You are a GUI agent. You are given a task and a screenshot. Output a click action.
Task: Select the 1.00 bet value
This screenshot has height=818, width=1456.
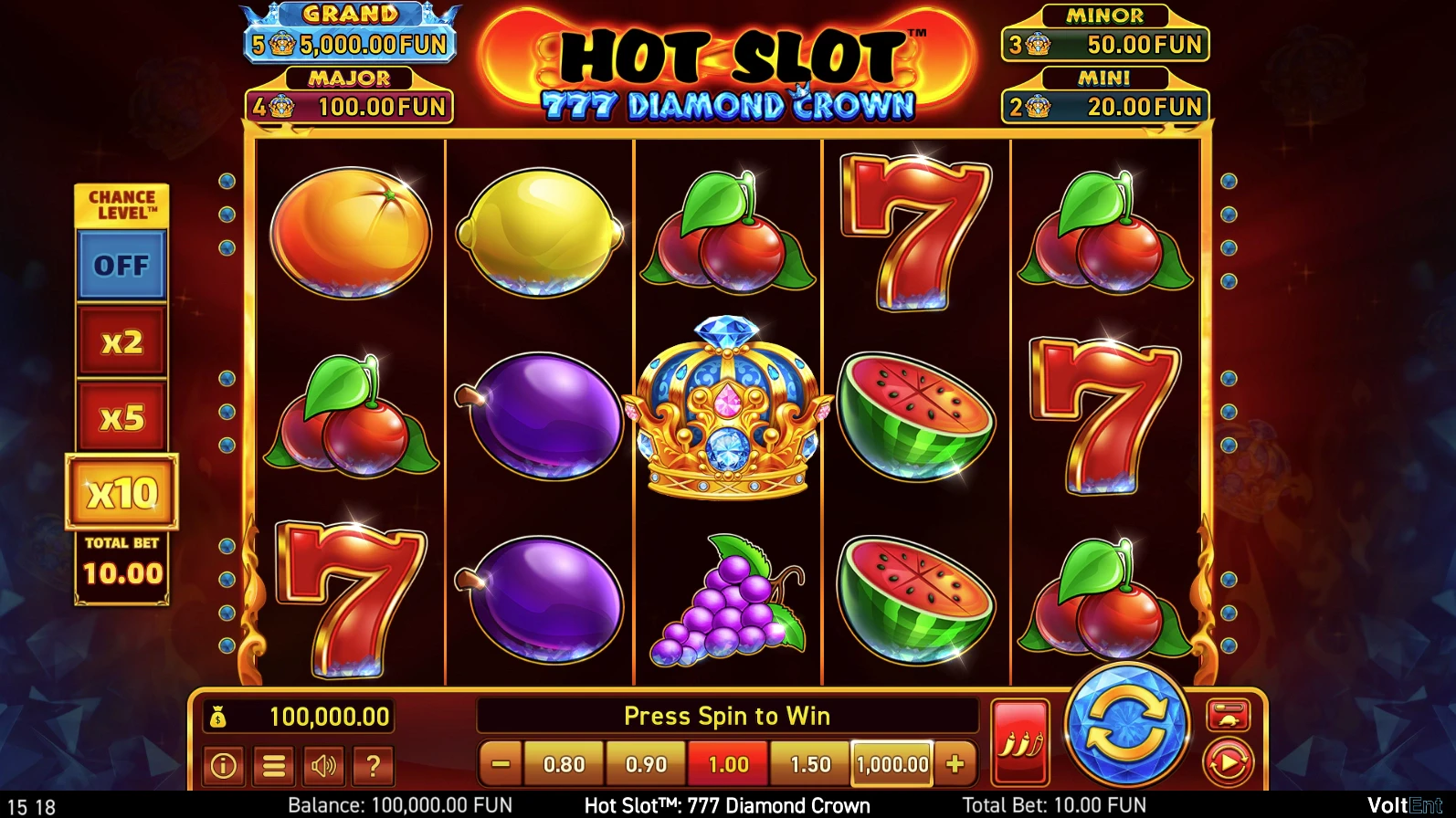tap(728, 764)
